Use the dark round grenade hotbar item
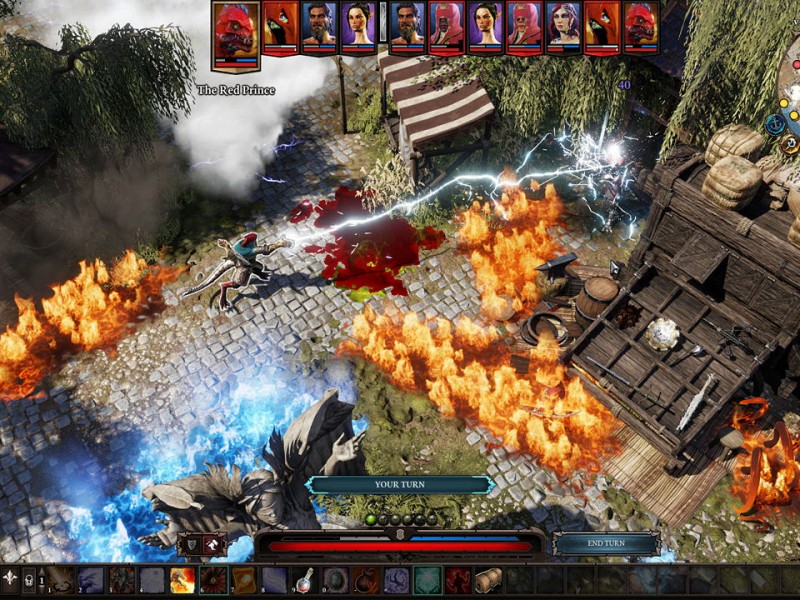Viewport: 800px width, 600px height. (366, 580)
